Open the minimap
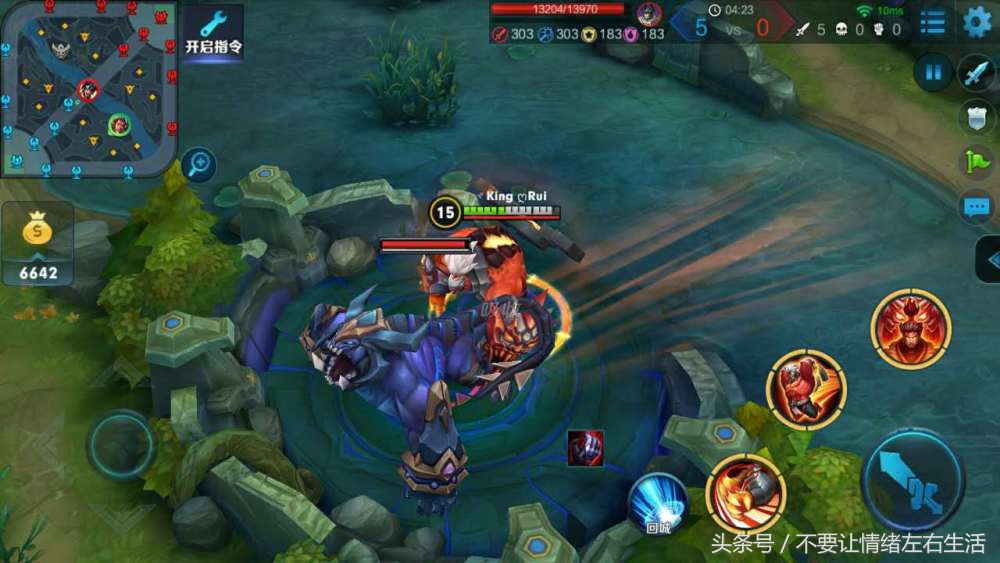This screenshot has width=1000, height=563. (x=89, y=88)
